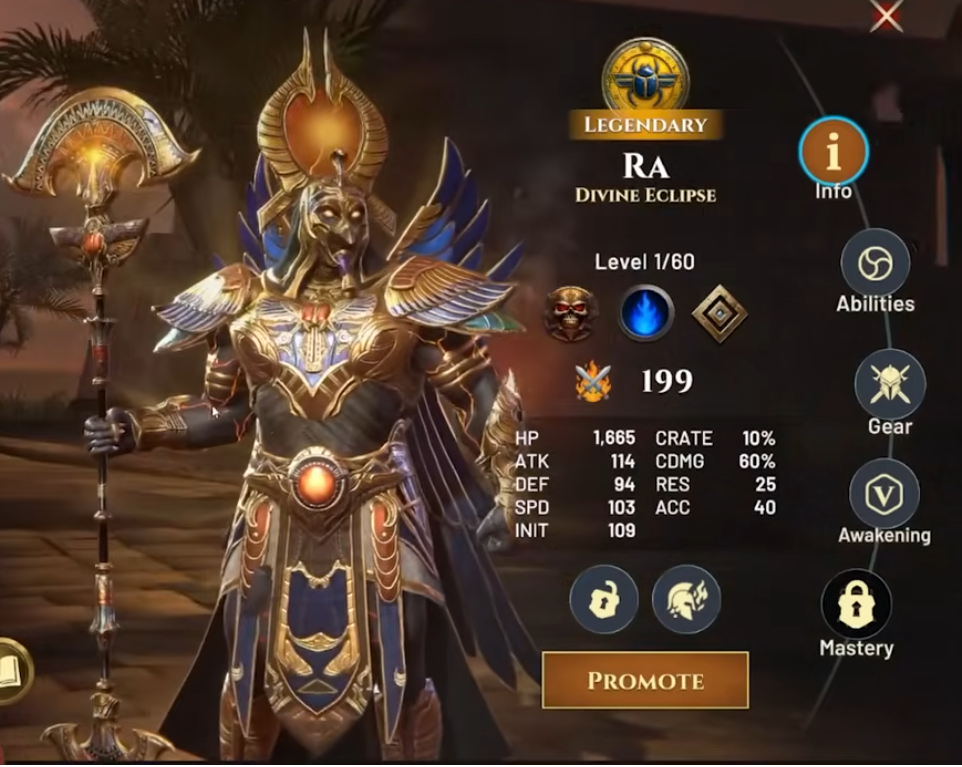Viewport: 962px width, 767px height.
Task: Select the blue flame affinity icon
Action: coord(645,314)
